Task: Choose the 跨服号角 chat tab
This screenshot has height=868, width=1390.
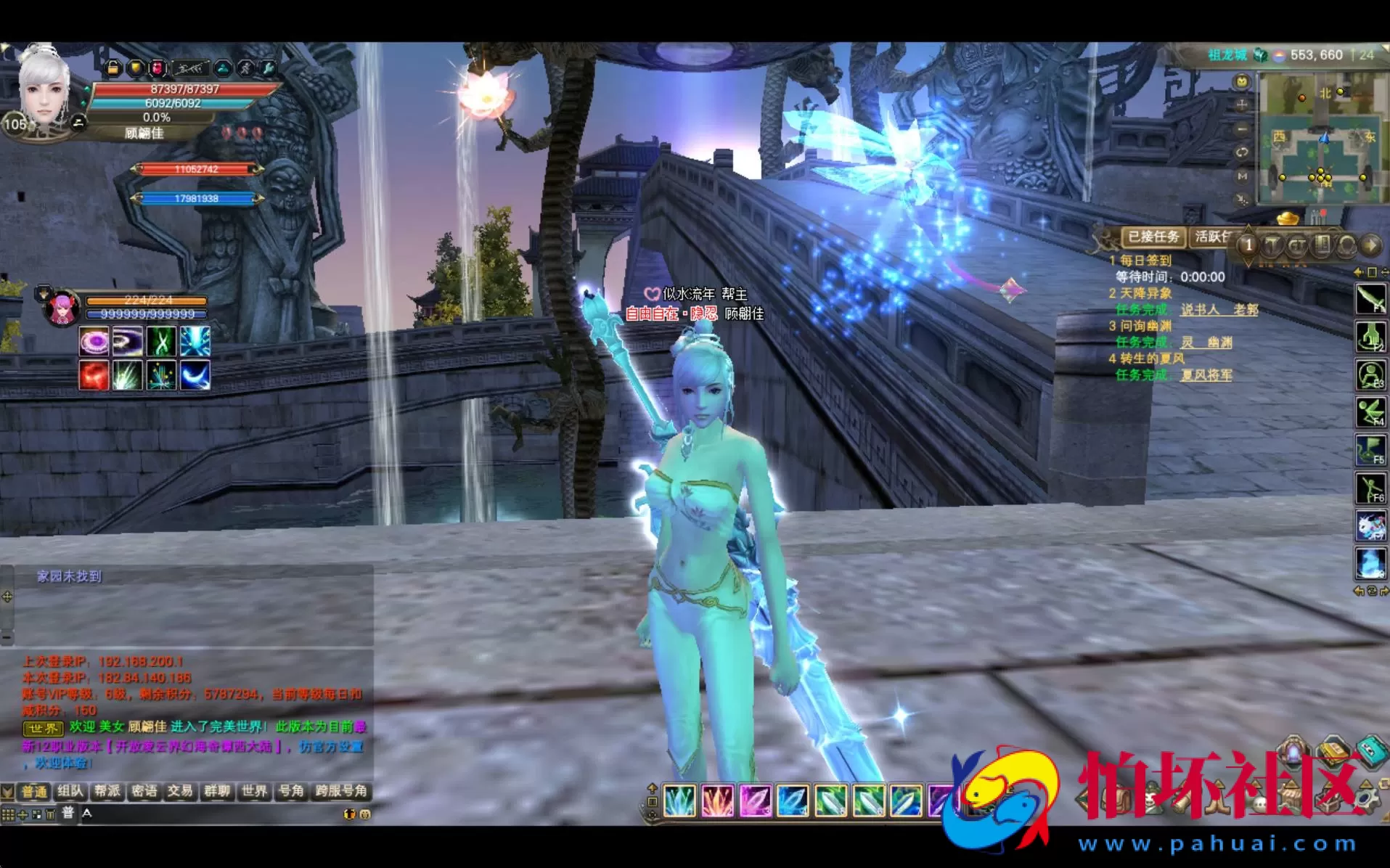Action: tap(341, 791)
